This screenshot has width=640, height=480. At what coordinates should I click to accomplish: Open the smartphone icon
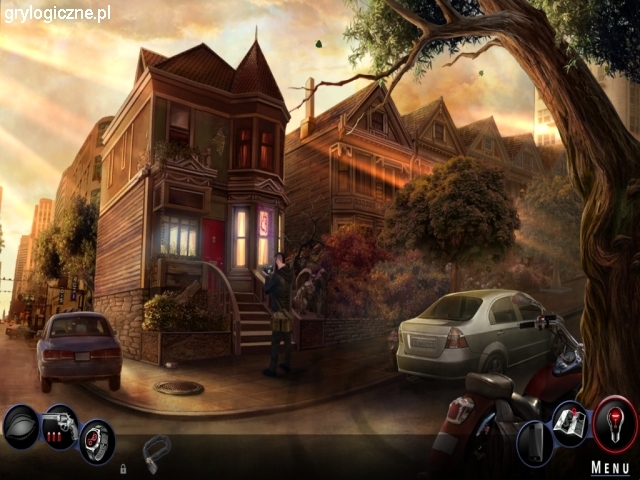point(535,442)
